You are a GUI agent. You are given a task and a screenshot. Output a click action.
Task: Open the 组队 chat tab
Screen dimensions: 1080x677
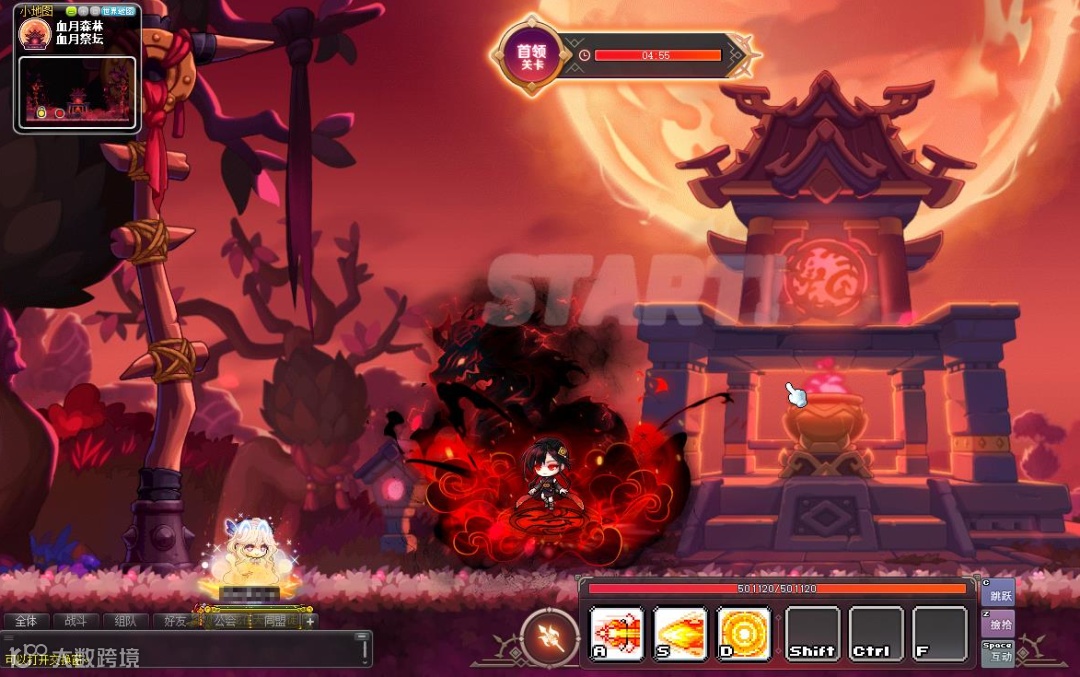point(125,621)
